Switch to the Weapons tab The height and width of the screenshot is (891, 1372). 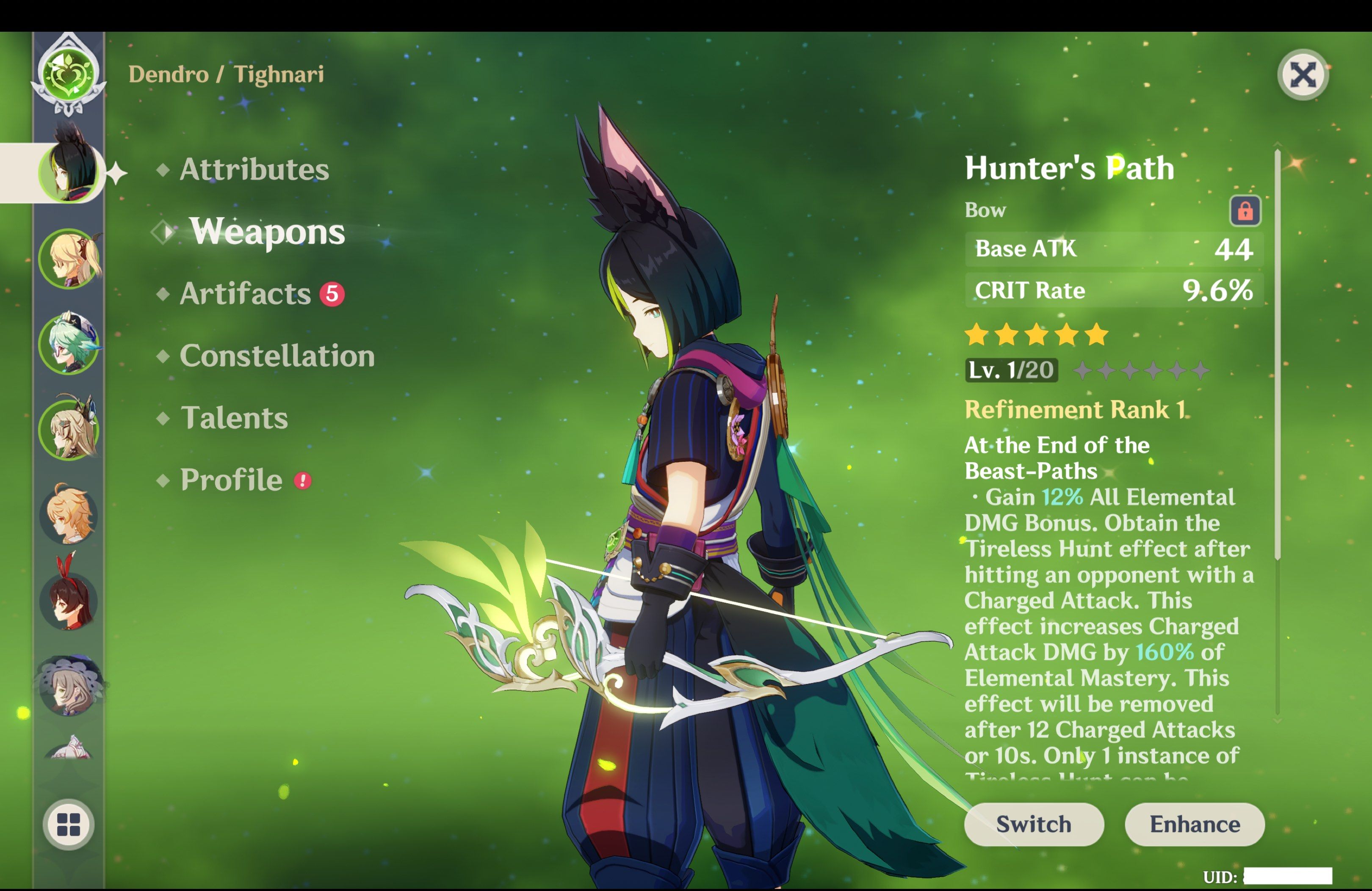click(268, 233)
